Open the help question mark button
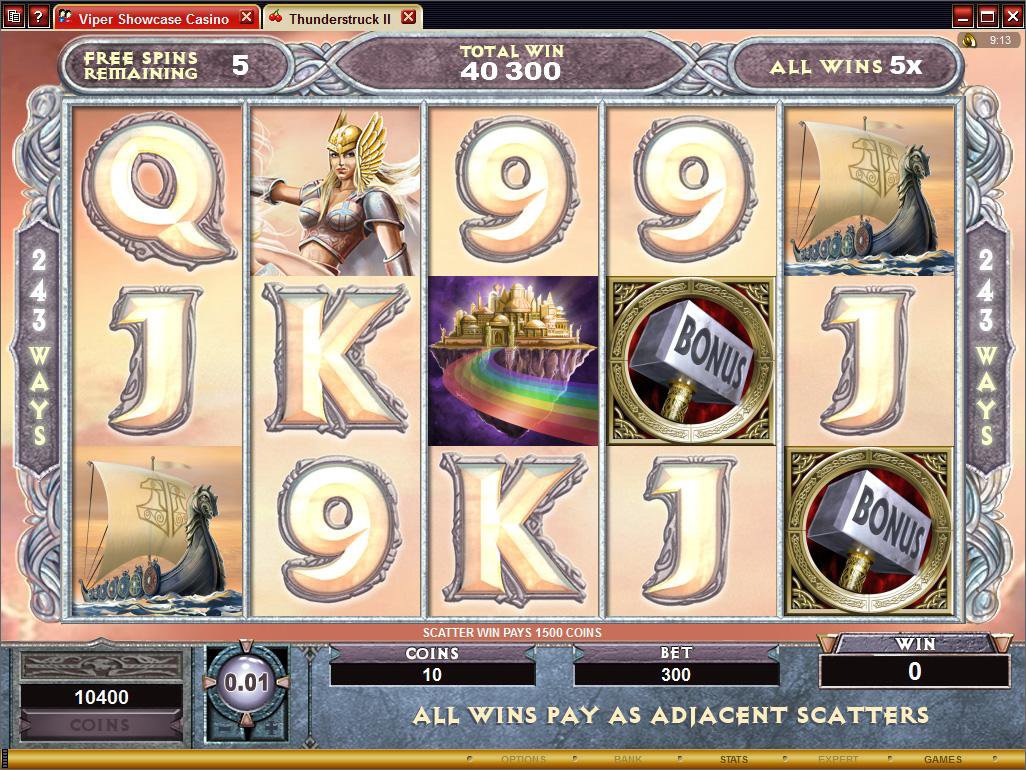The width and height of the screenshot is (1026, 770). [x=38, y=16]
